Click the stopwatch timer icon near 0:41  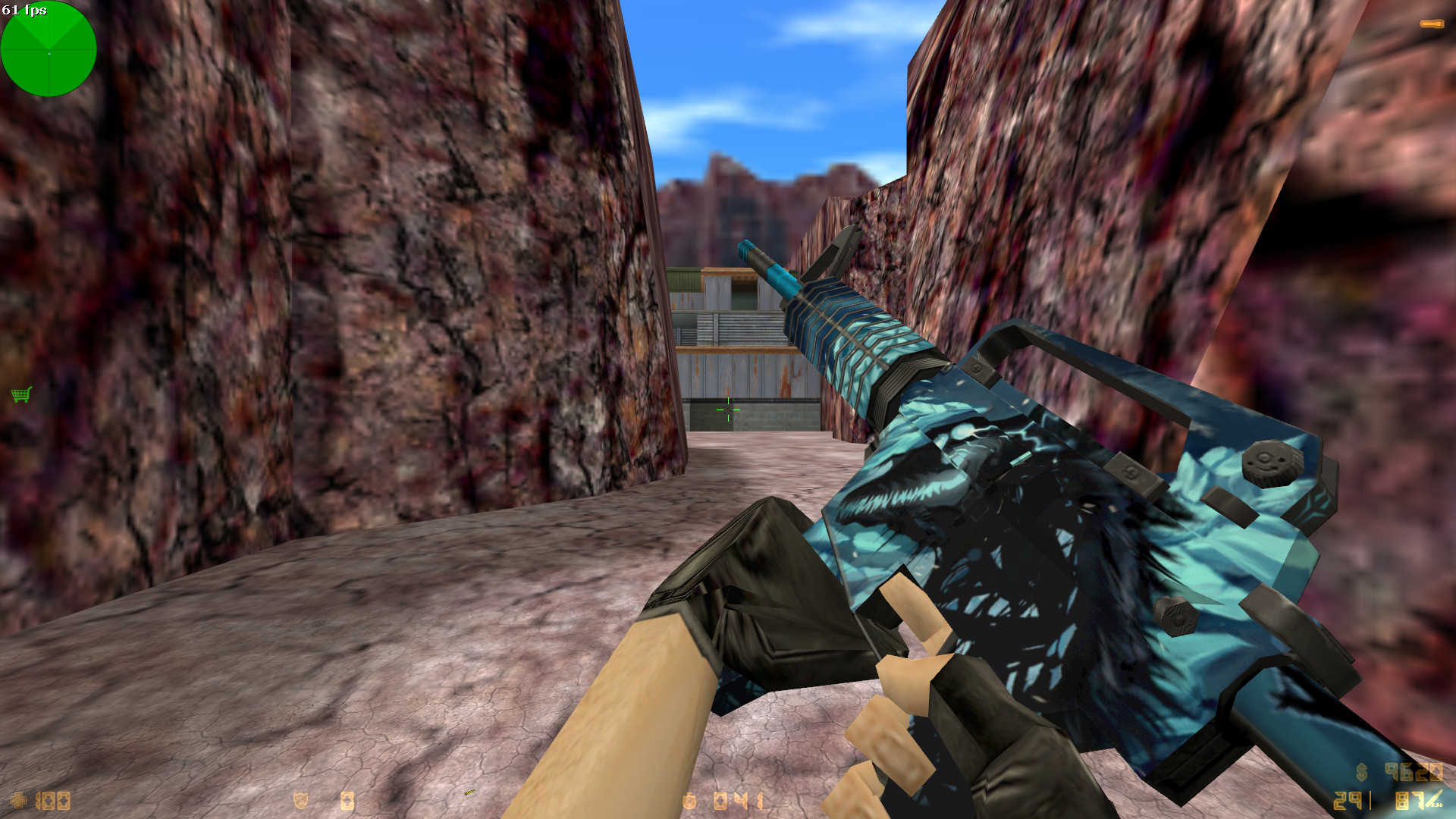coord(690,800)
